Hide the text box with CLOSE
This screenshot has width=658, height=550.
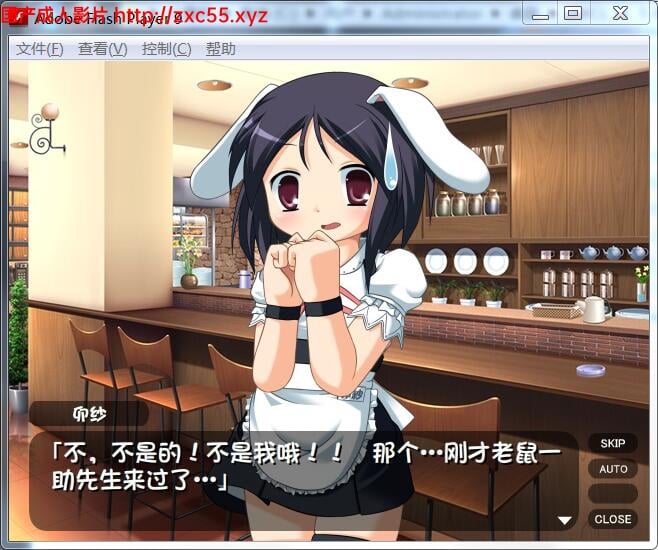pos(612,519)
